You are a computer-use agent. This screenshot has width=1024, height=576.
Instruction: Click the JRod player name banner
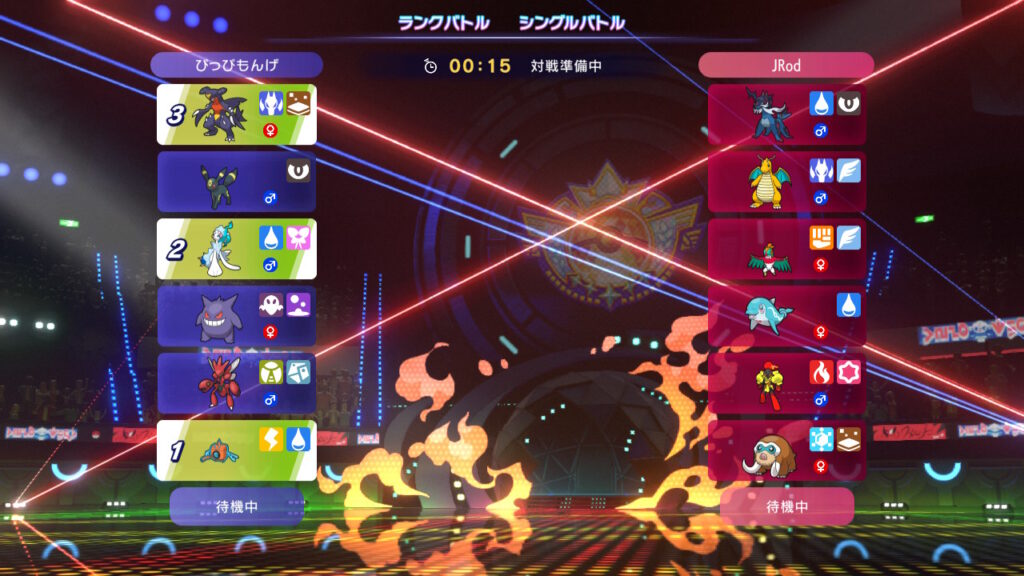[786, 65]
